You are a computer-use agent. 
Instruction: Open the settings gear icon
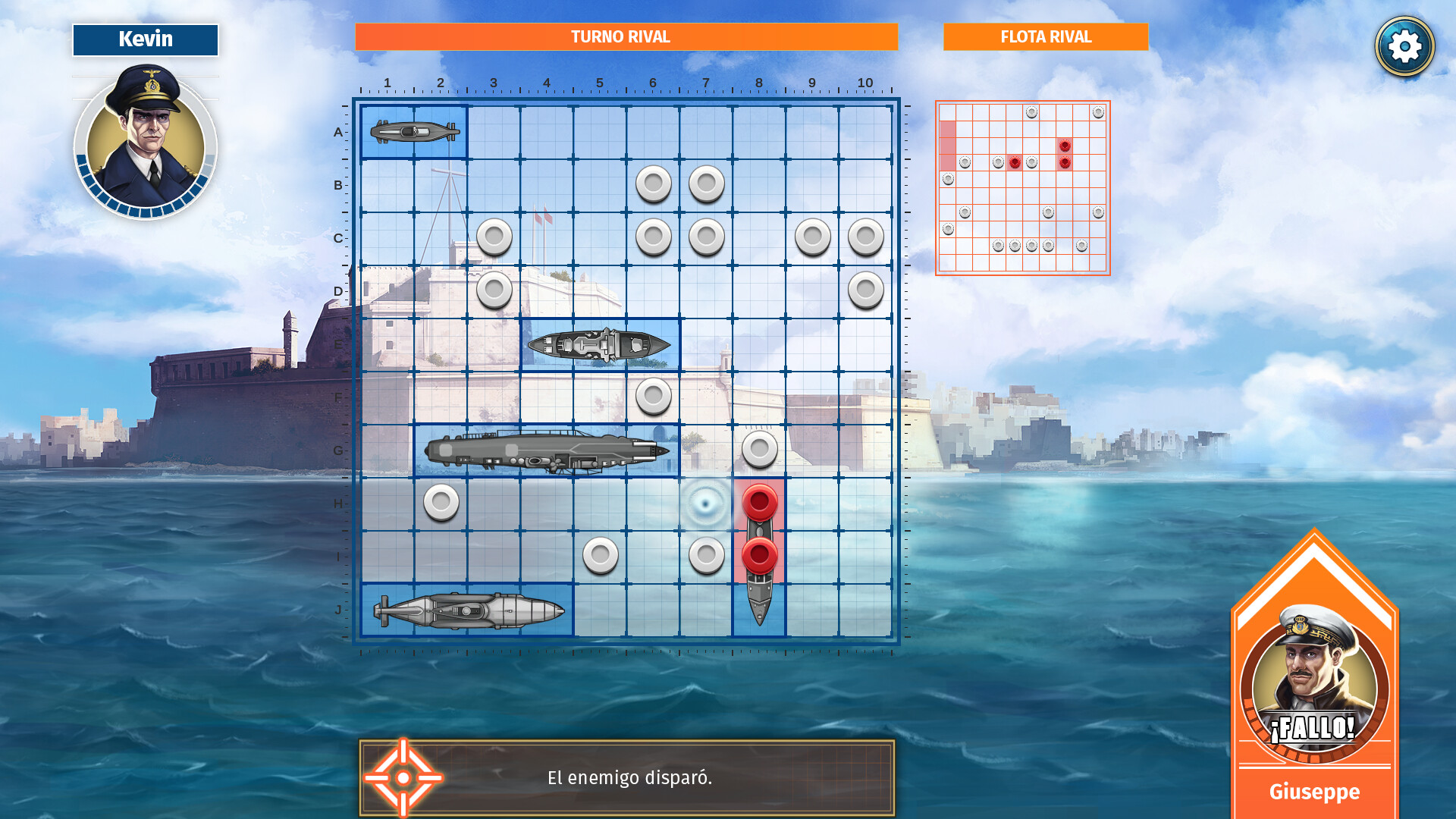1406,45
